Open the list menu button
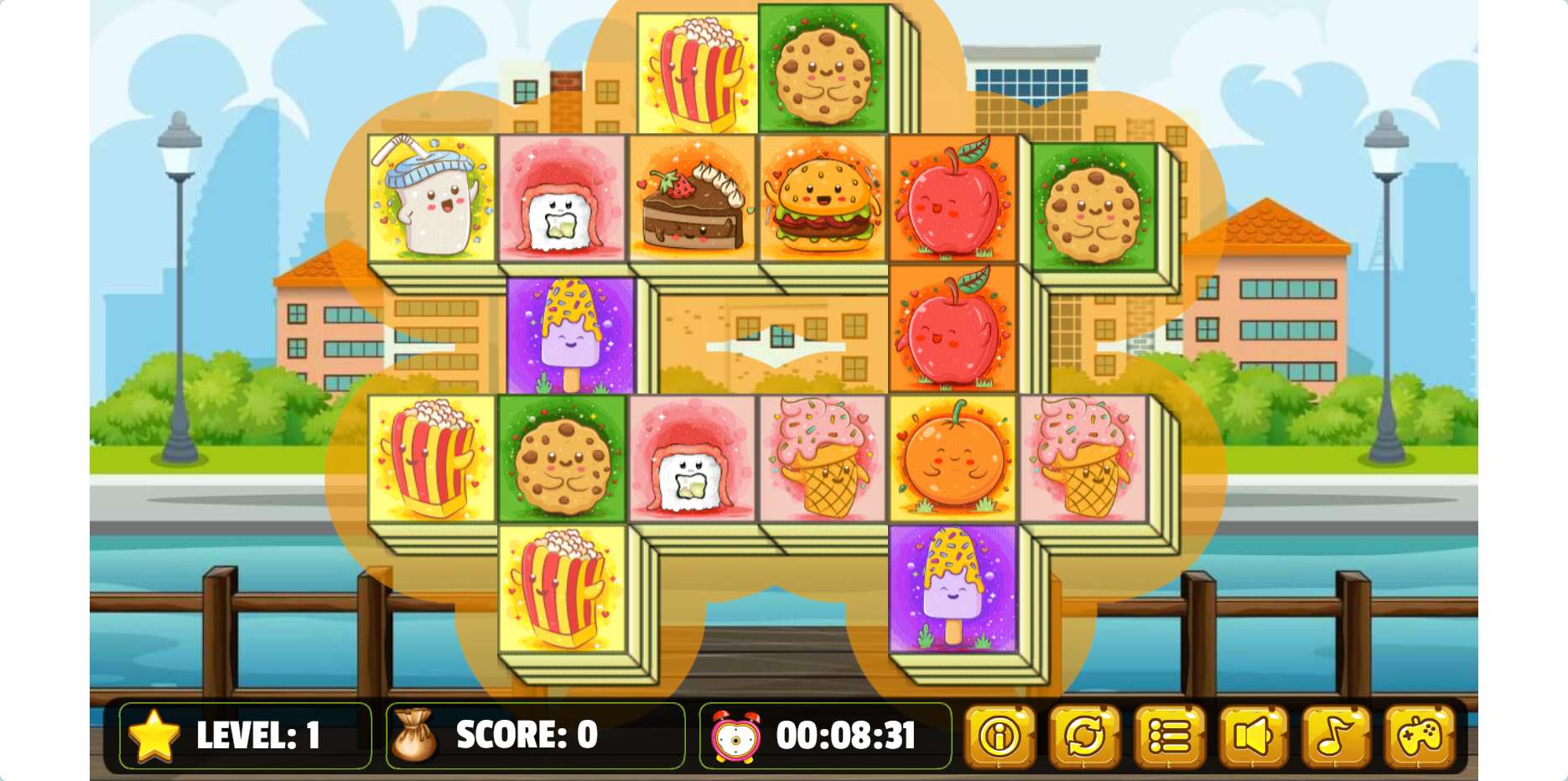Viewport: 1568px width, 781px height. [1169, 737]
